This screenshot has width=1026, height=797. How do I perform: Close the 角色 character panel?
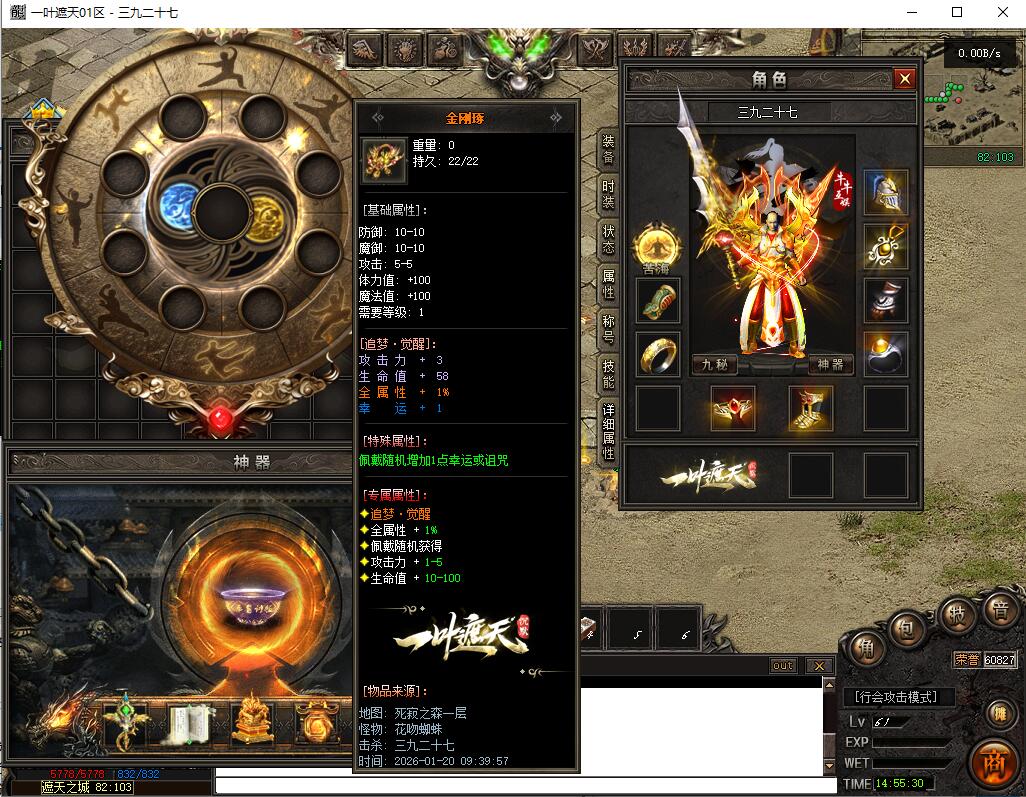(x=904, y=79)
